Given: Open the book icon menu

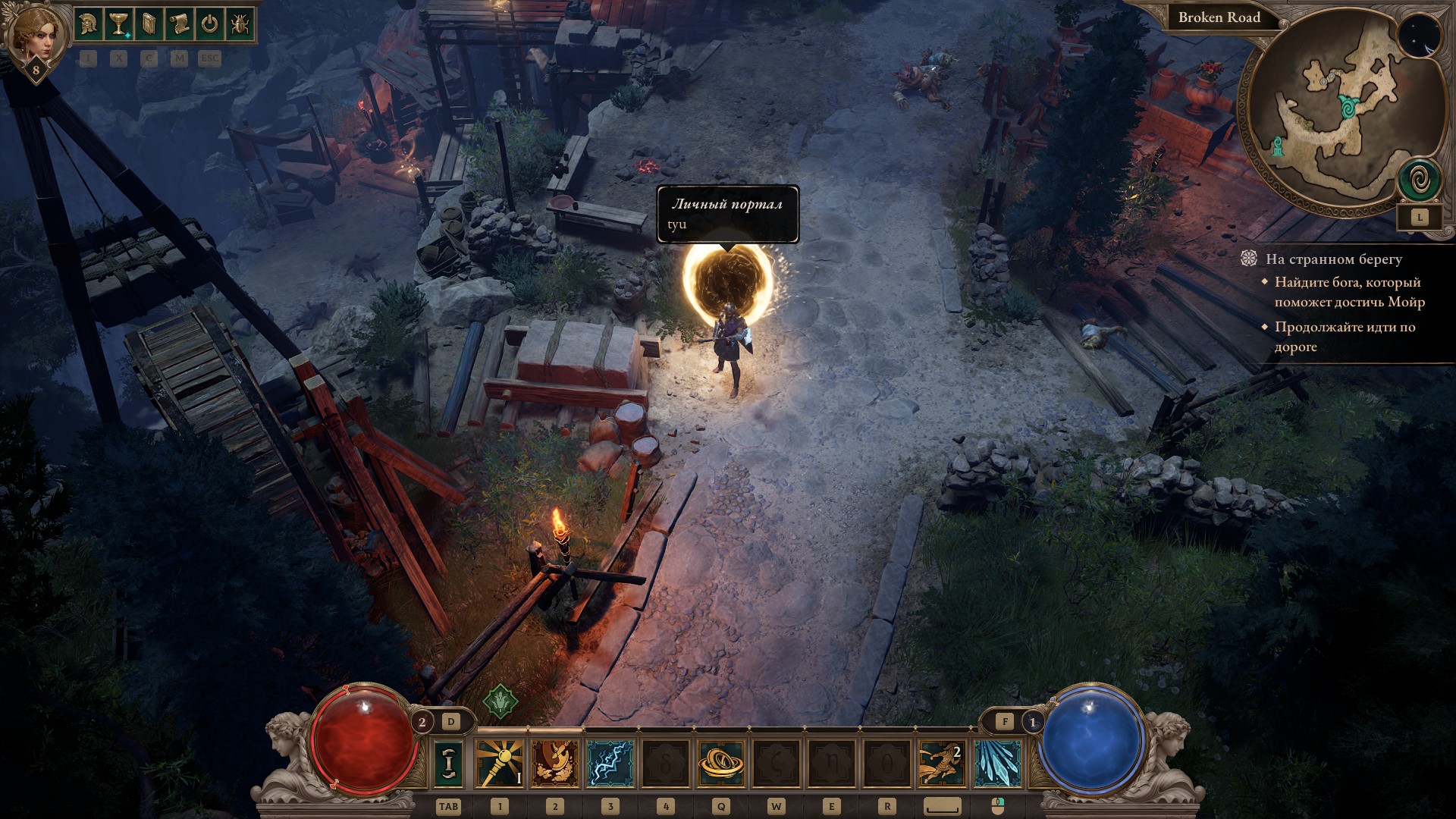Looking at the screenshot, I should [x=149, y=24].
